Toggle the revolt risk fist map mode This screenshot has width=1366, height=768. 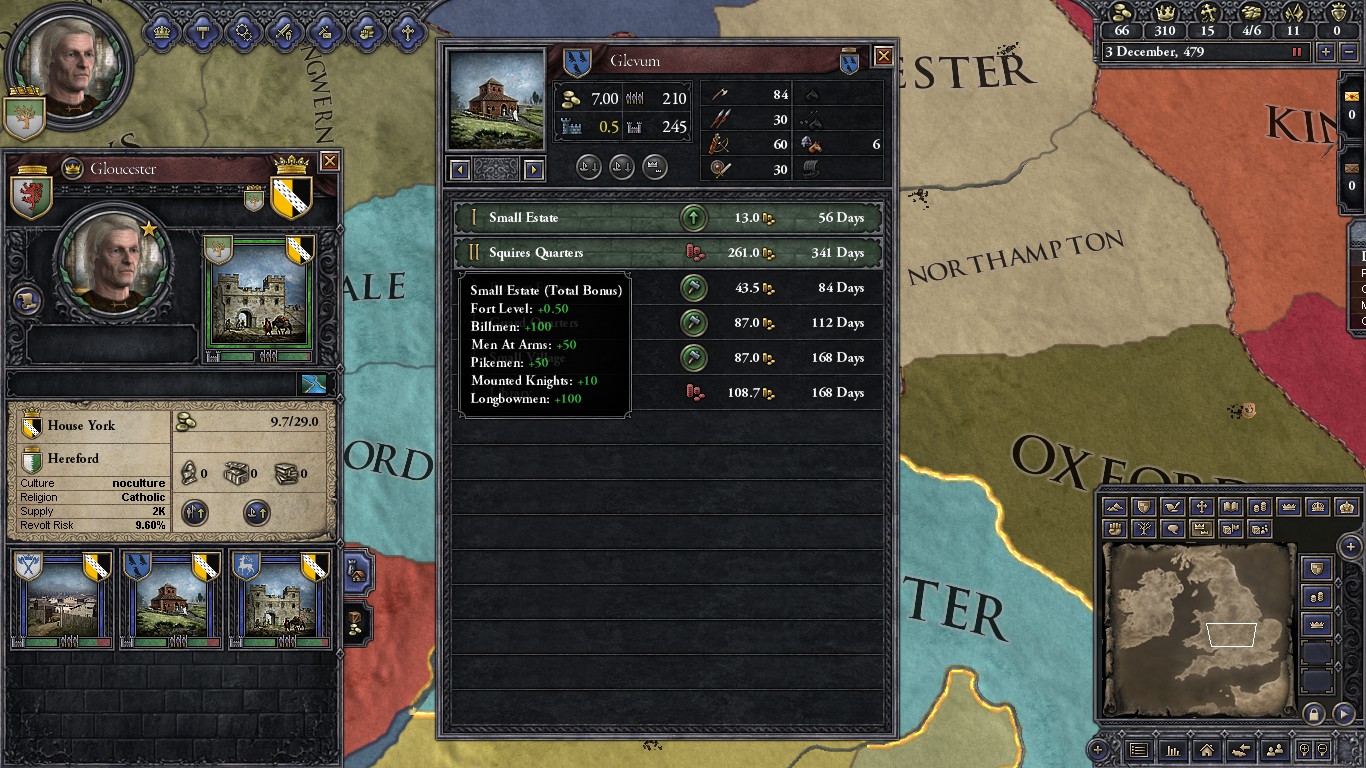coord(1115,528)
